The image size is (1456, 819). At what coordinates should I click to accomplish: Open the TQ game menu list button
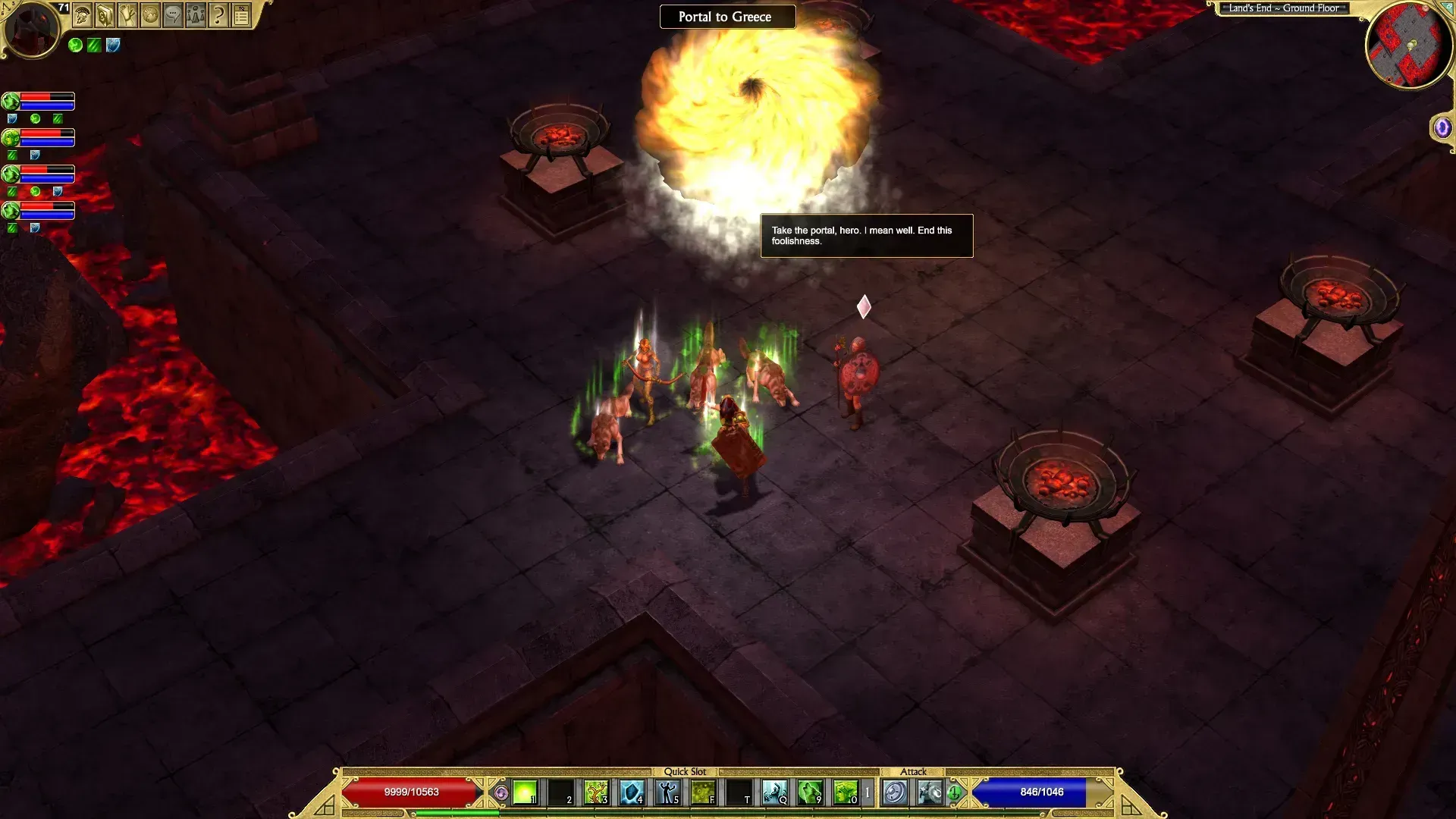[242, 14]
